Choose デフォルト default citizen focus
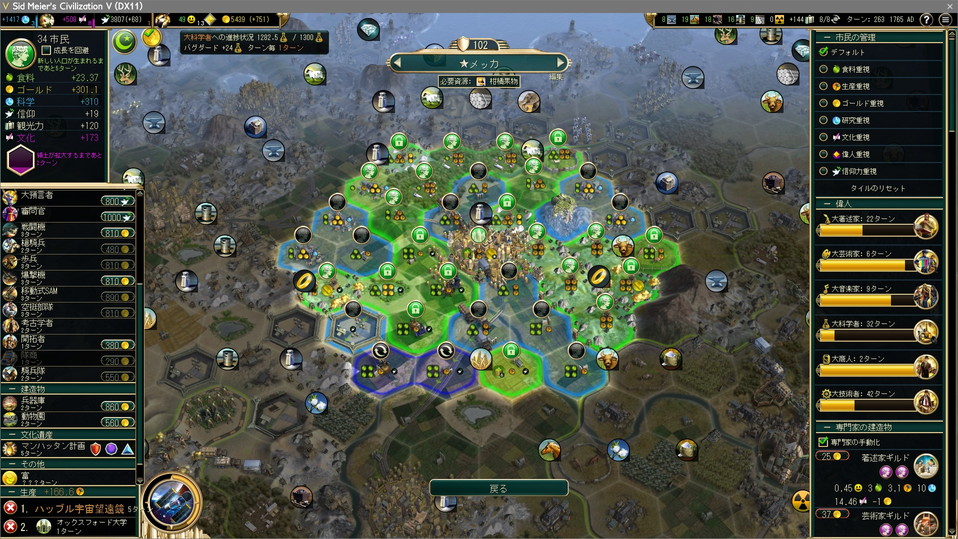Image resolution: width=958 pixels, height=539 pixels. tap(825, 52)
